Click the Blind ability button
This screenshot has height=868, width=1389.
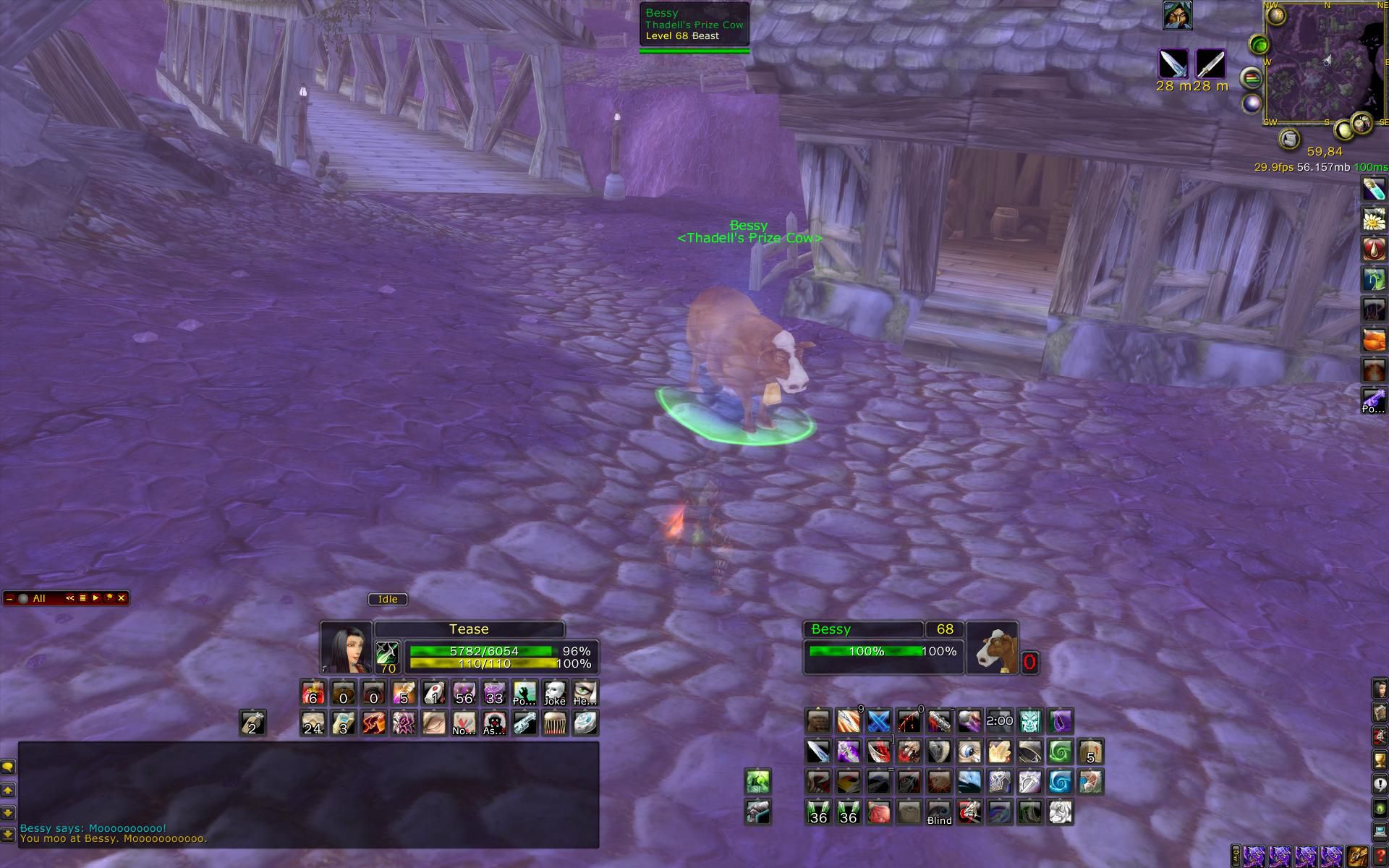click(x=939, y=812)
